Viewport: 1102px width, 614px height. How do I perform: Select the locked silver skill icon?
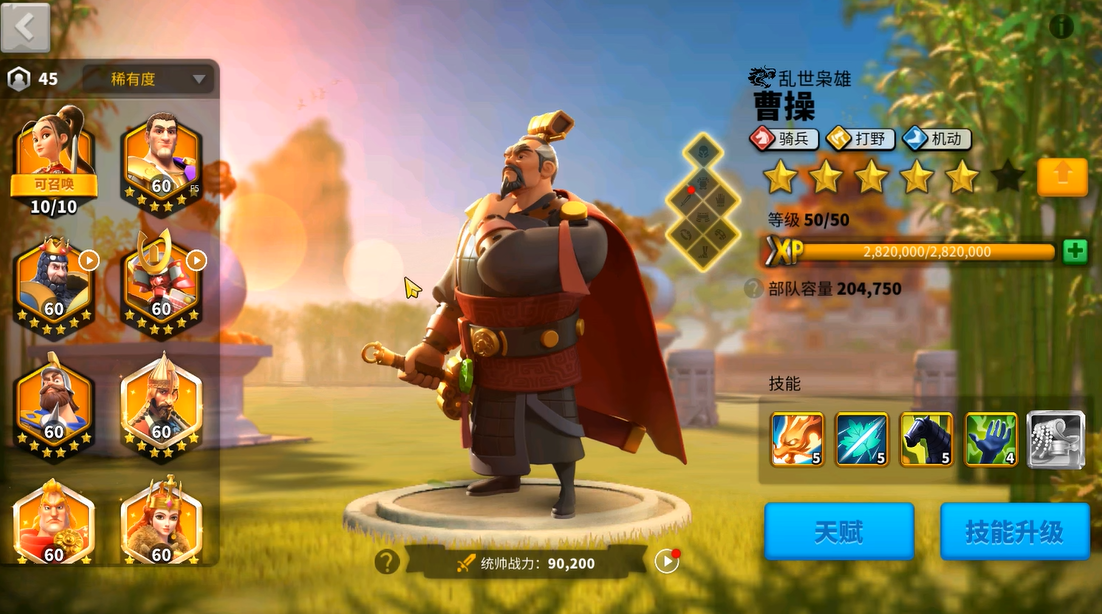[x=1055, y=439]
